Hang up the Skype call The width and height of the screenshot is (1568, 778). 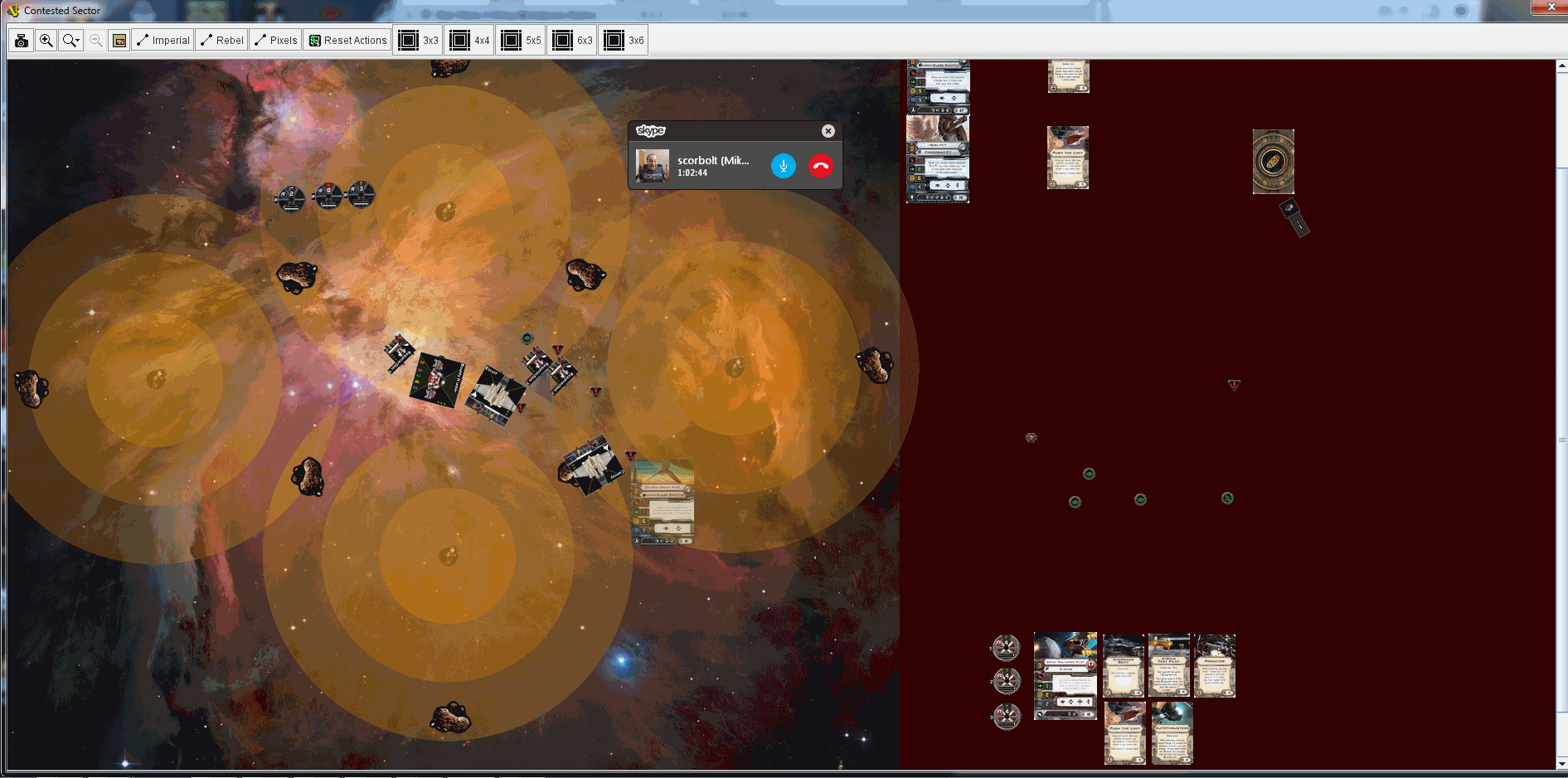820,166
